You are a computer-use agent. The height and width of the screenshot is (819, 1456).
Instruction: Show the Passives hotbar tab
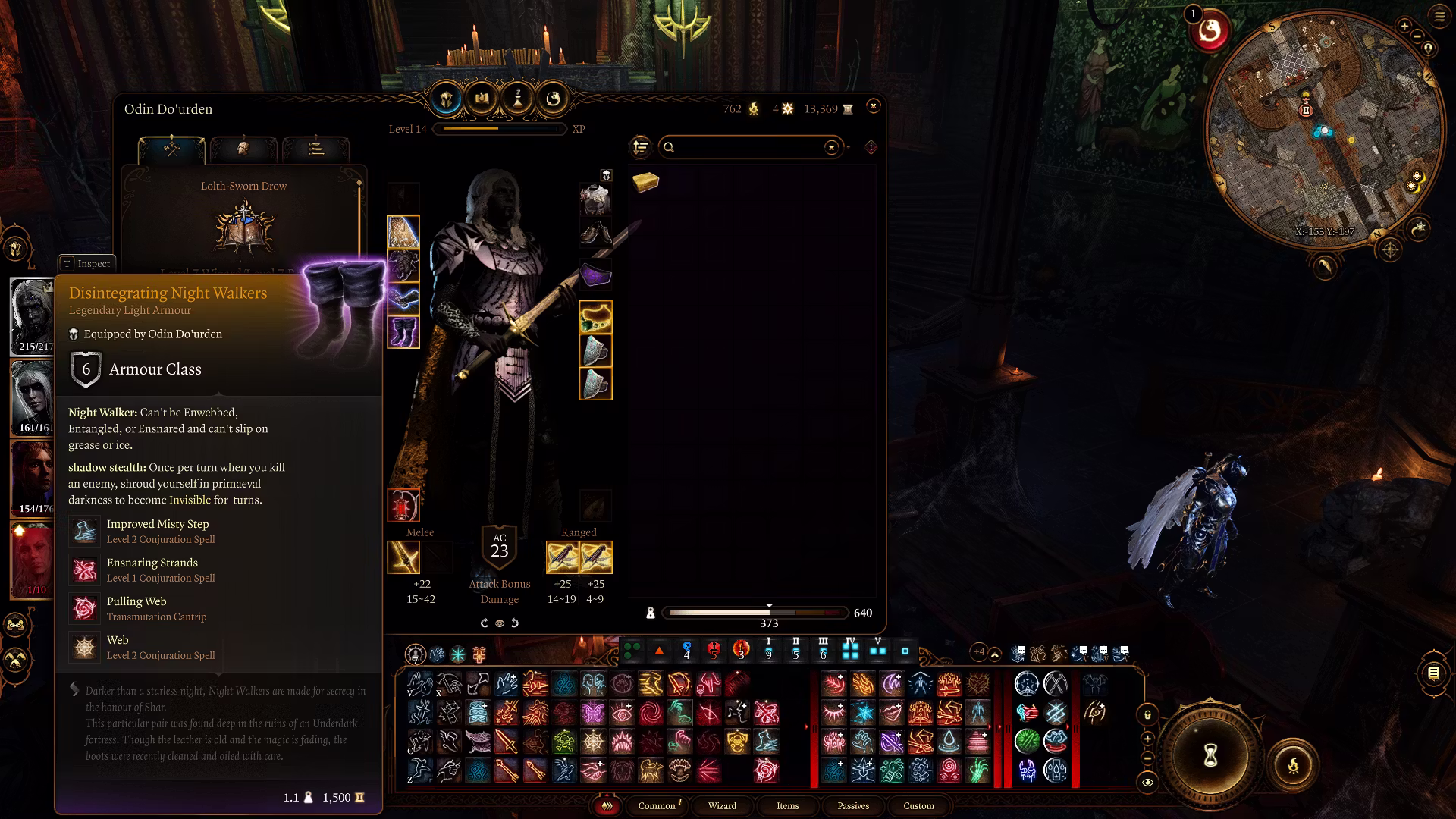point(853,805)
